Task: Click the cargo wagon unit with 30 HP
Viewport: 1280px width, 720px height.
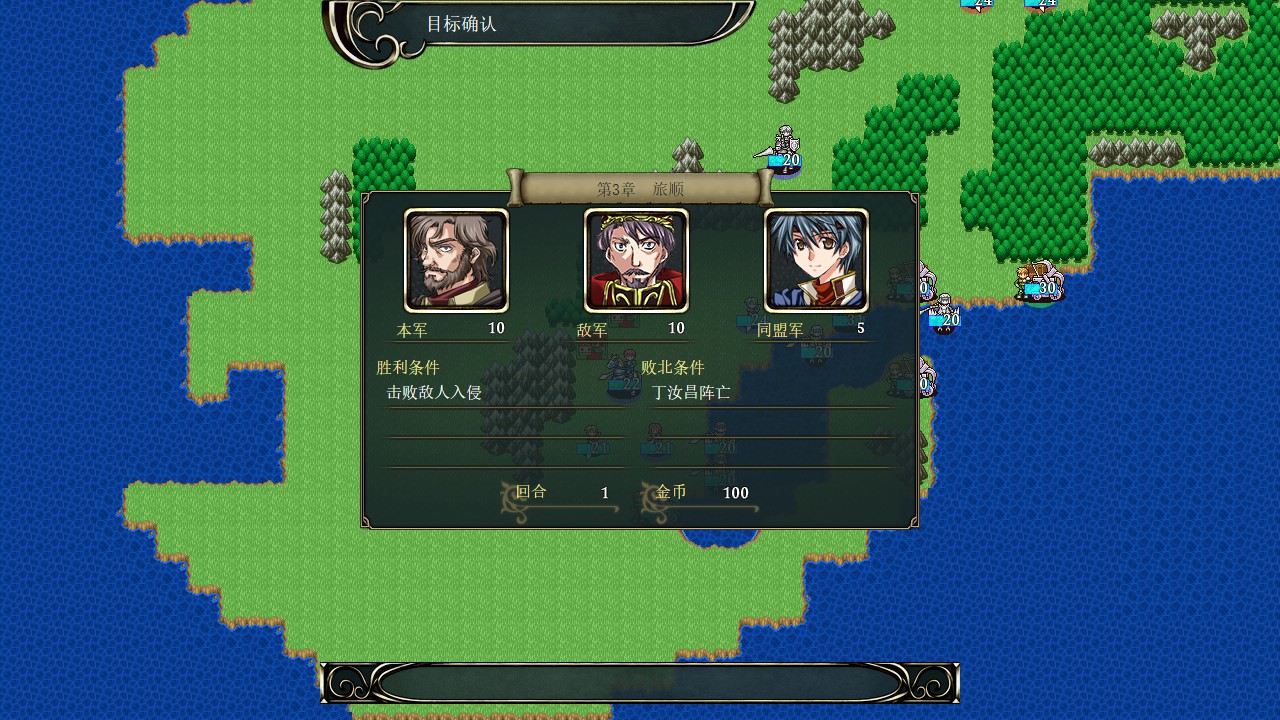Action: pyautogui.click(x=1042, y=278)
